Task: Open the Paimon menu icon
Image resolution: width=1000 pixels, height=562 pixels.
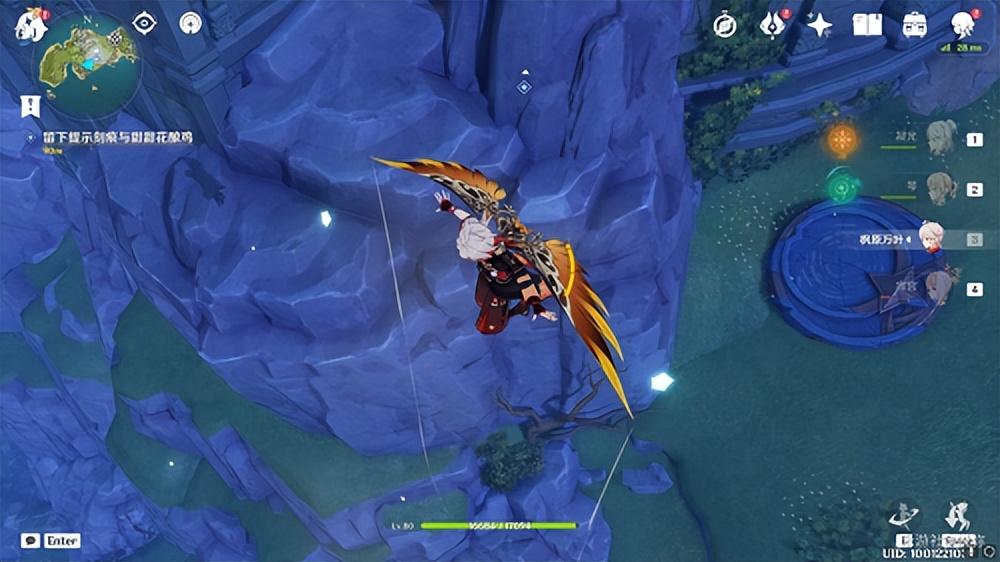Action: click(x=29, y=25)
